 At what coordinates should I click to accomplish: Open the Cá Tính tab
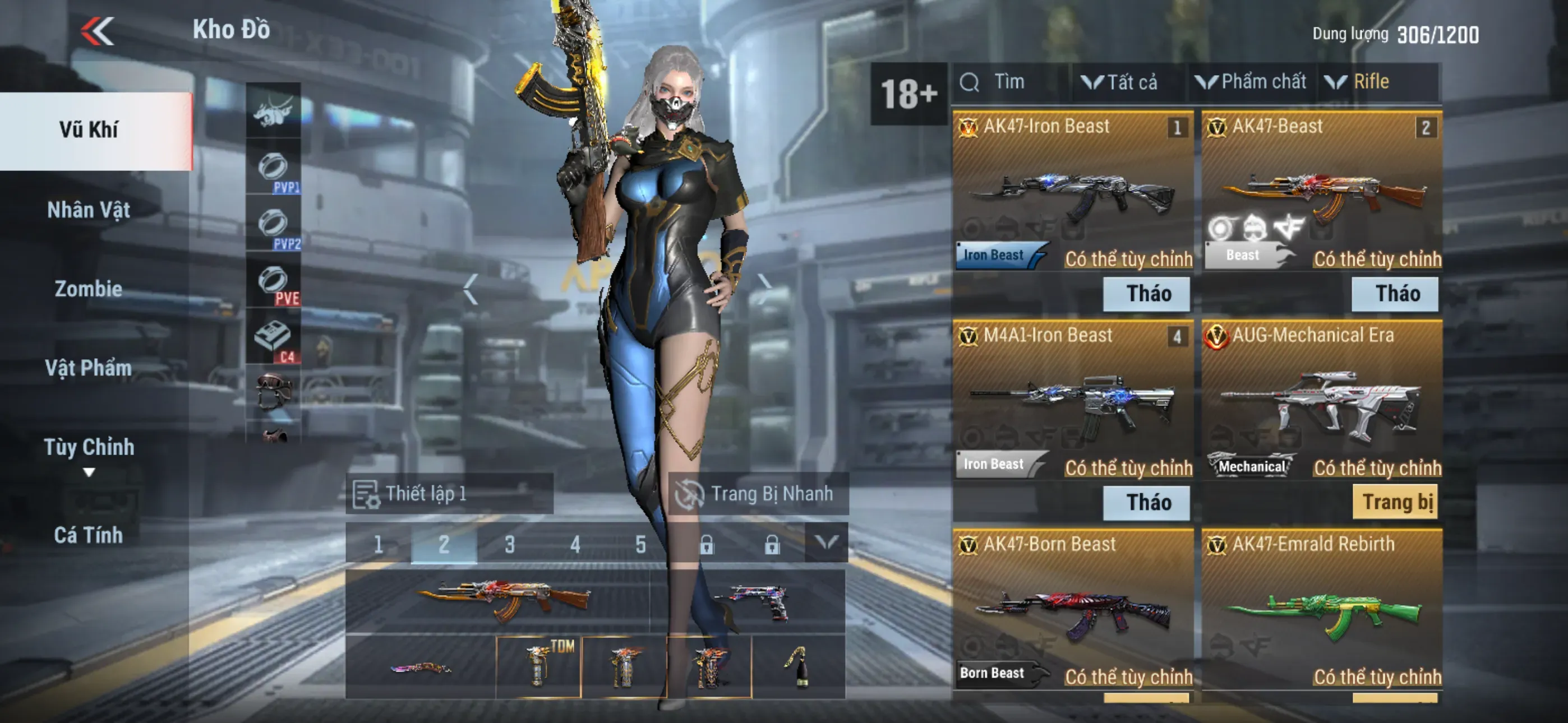(x=89, y=535)
